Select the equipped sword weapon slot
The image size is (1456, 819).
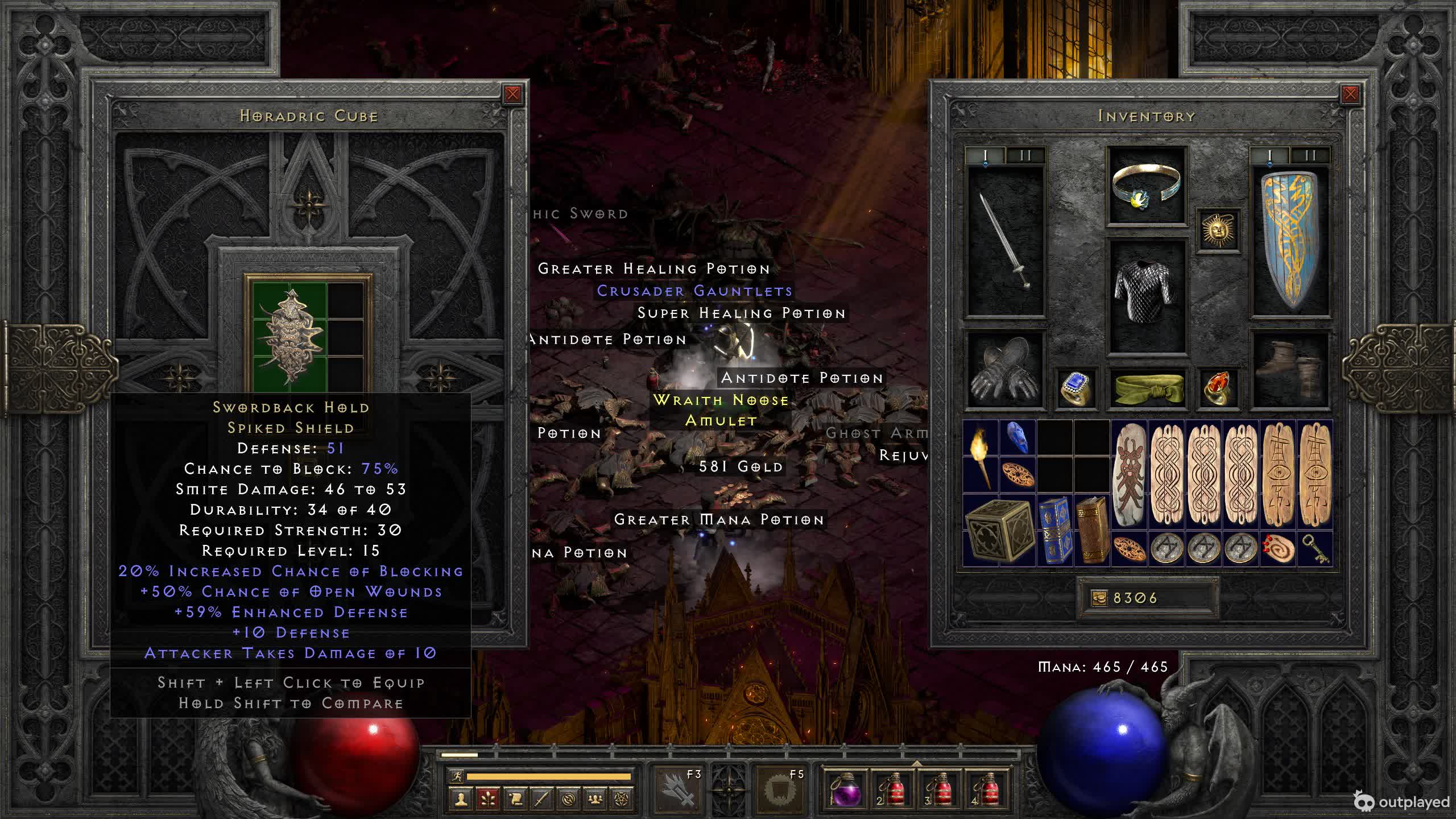pyautogui.click(x=1006, y=240)
